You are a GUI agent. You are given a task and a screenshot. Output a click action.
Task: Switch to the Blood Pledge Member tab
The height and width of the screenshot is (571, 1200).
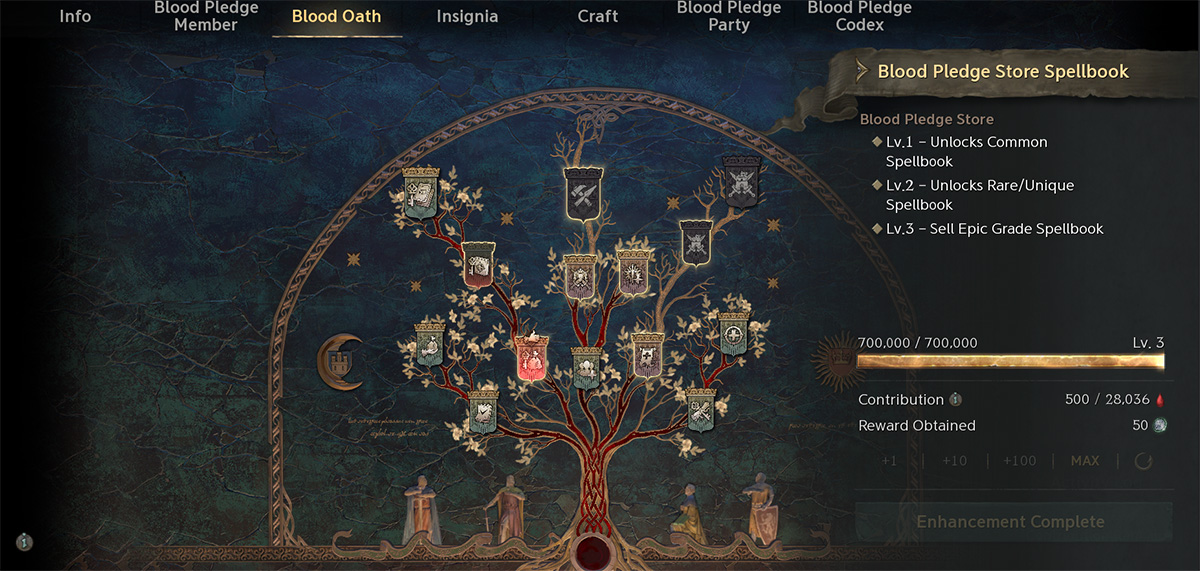coord(206,16)
